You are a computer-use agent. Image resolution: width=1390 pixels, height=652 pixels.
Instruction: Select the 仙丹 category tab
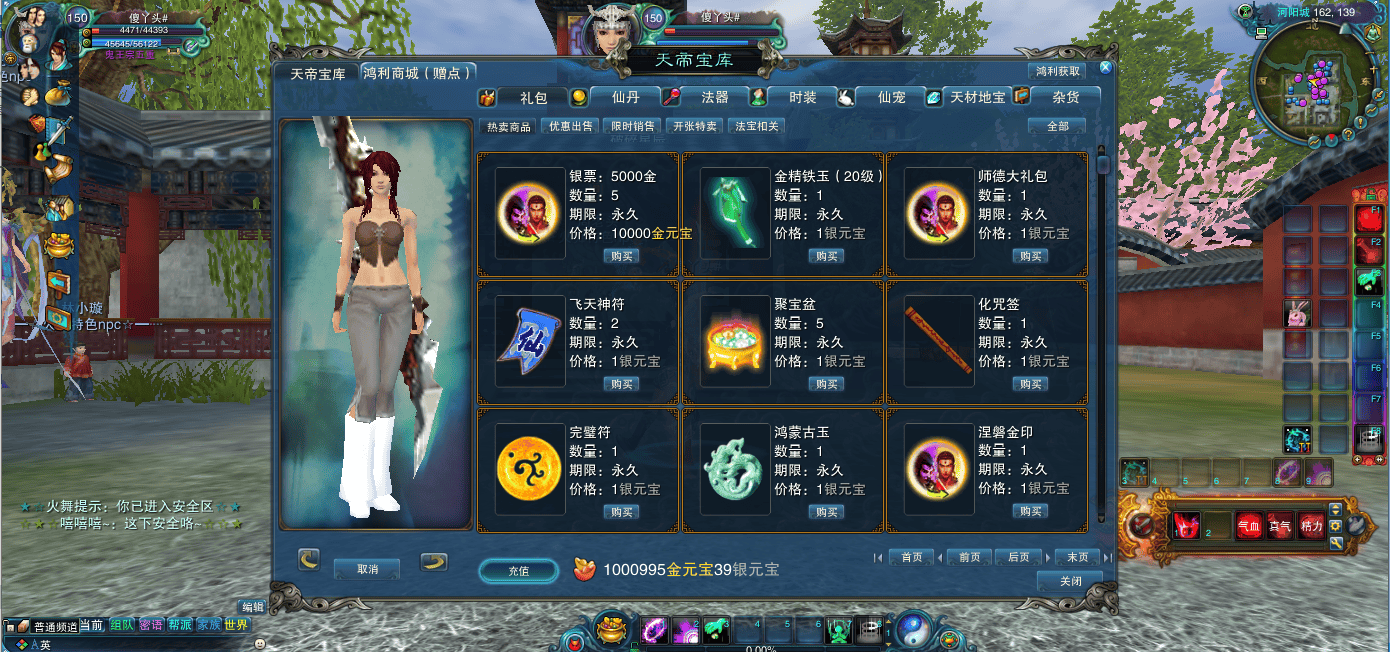pyautogui.click(x=625, y=97)
